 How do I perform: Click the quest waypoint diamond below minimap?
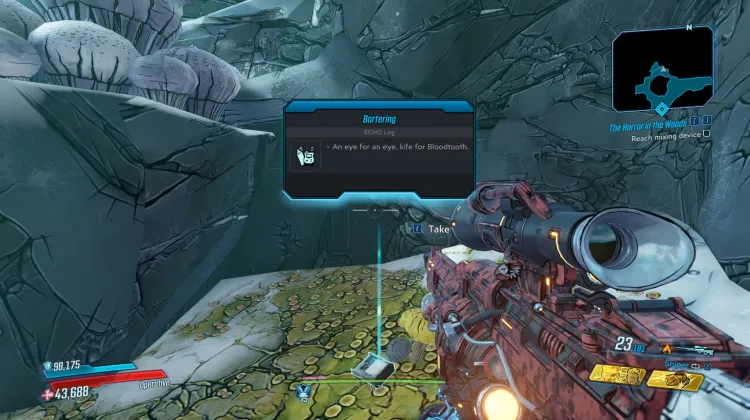662,109
